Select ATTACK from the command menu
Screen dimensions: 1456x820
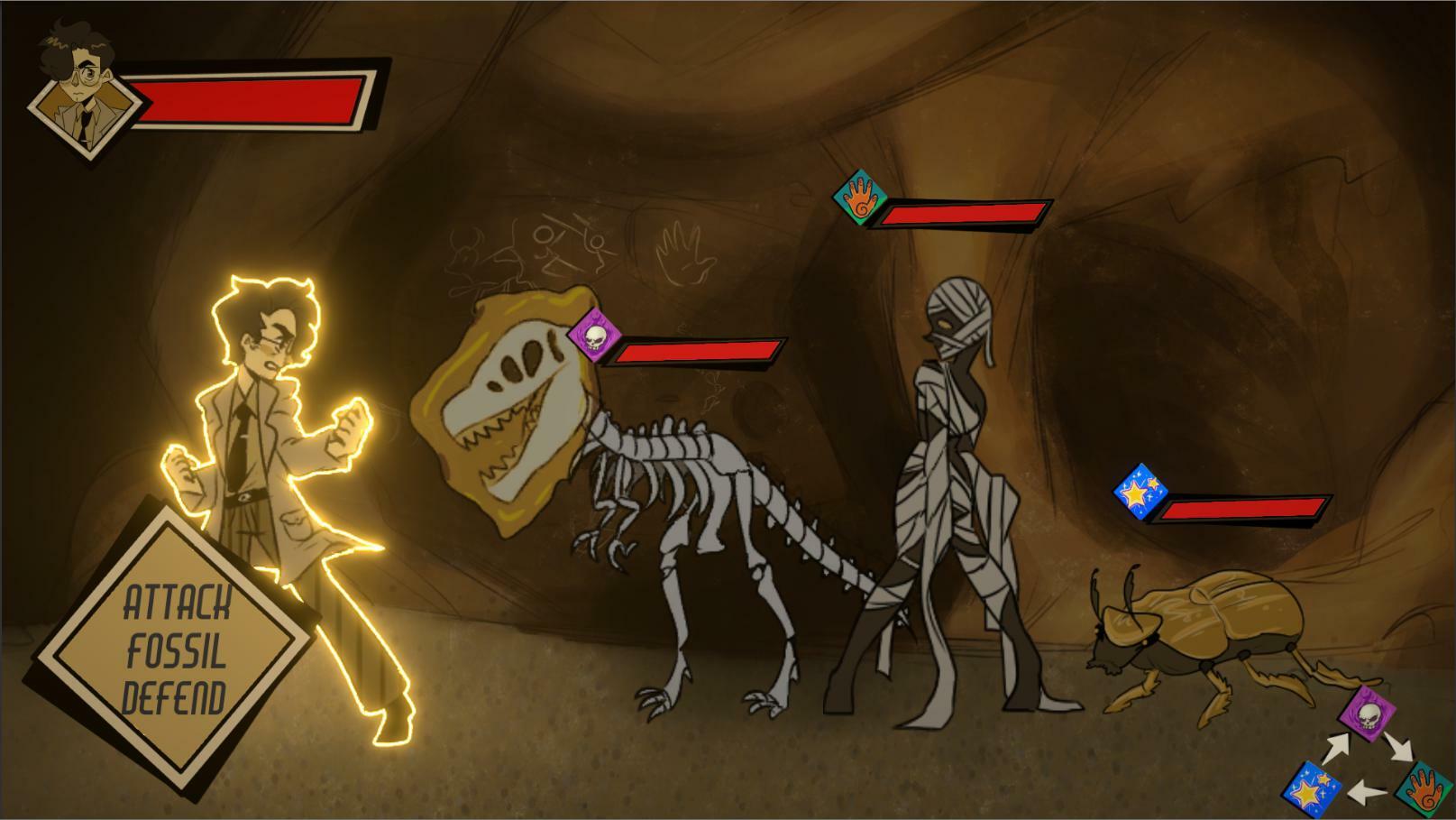pyautogui.click(x=178, y=599)
